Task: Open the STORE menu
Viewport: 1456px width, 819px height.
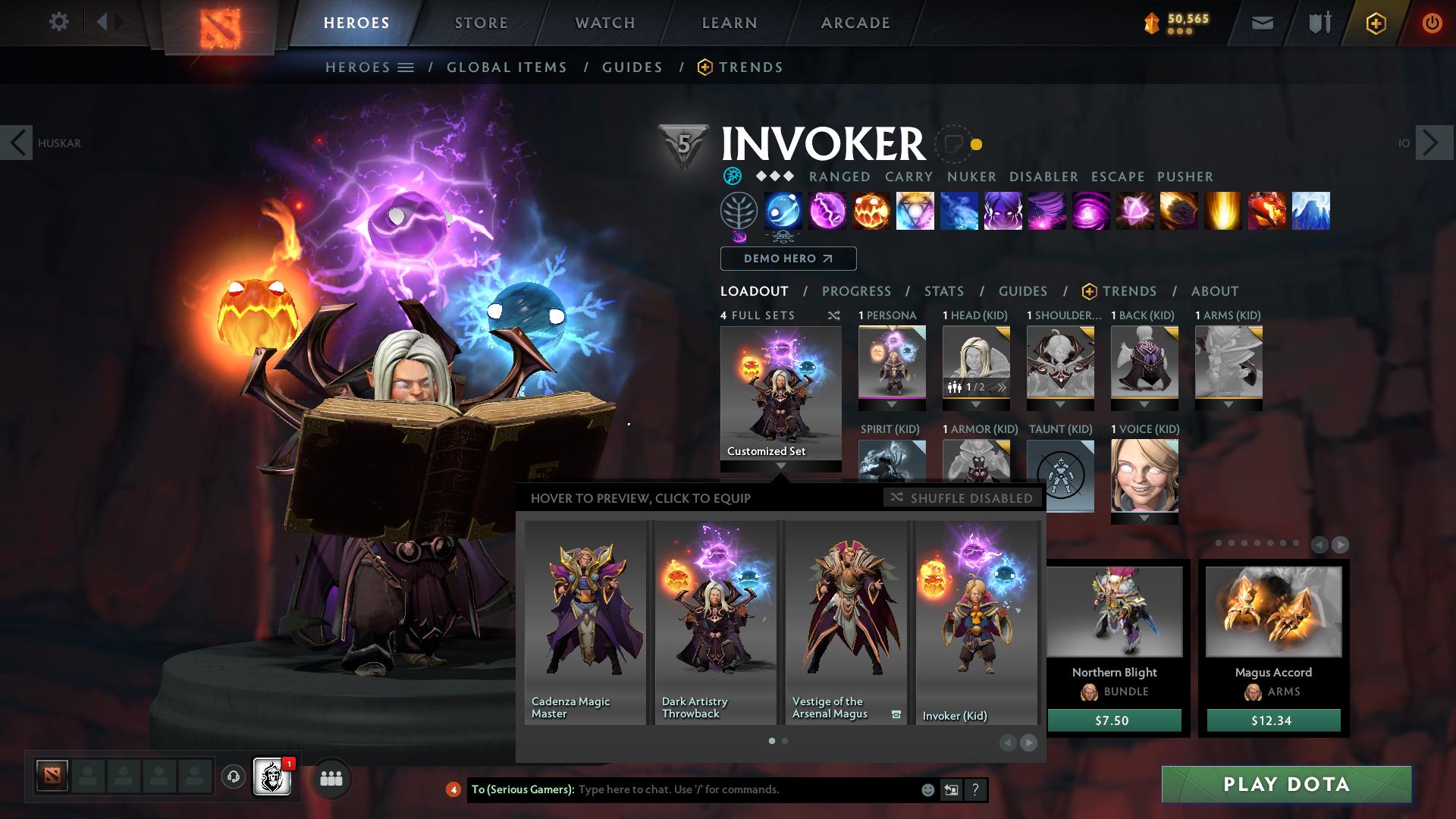Action: pyautogui.click(x=480, y=22)
